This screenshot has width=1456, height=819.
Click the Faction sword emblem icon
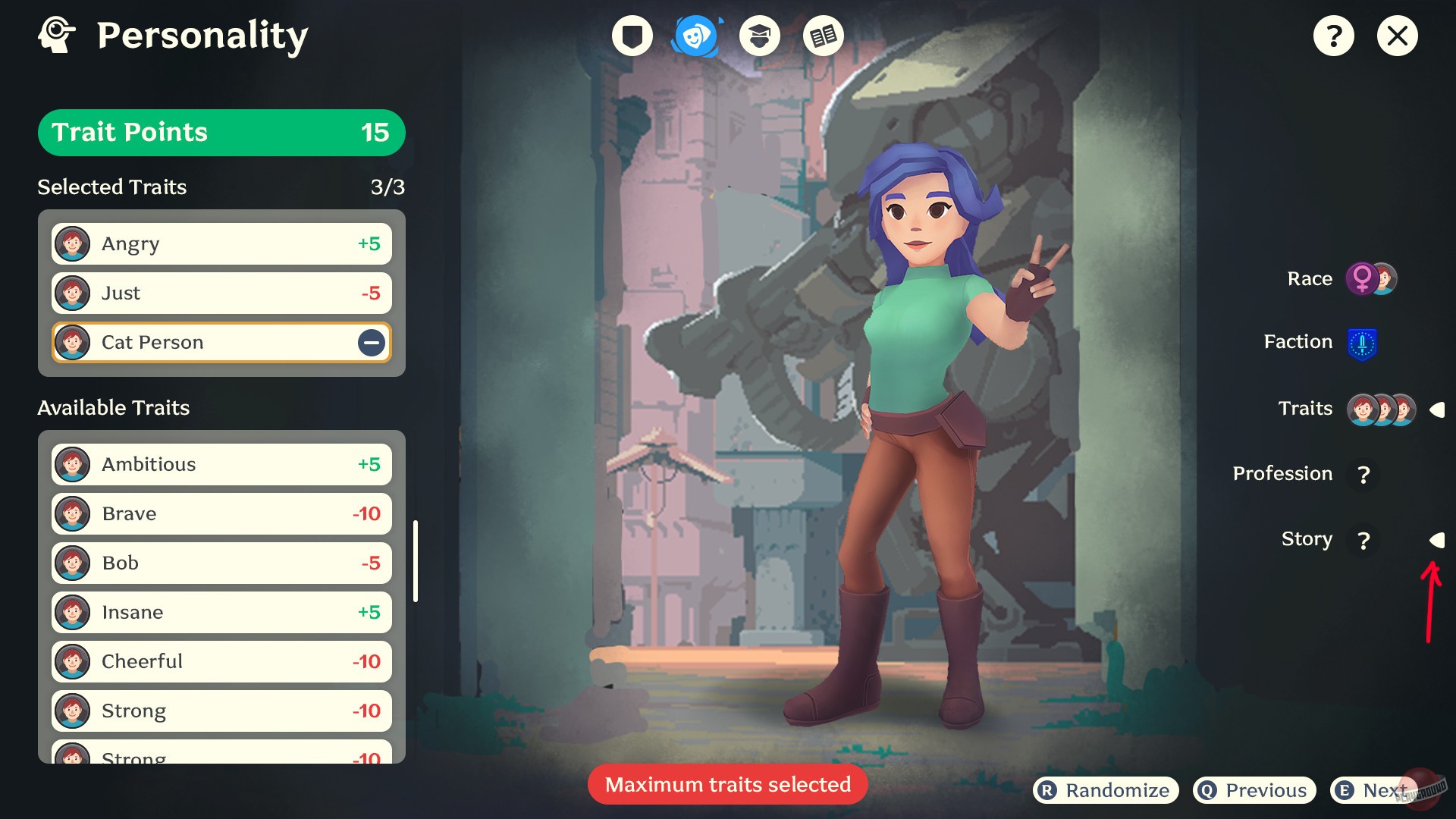point(1363,342)
